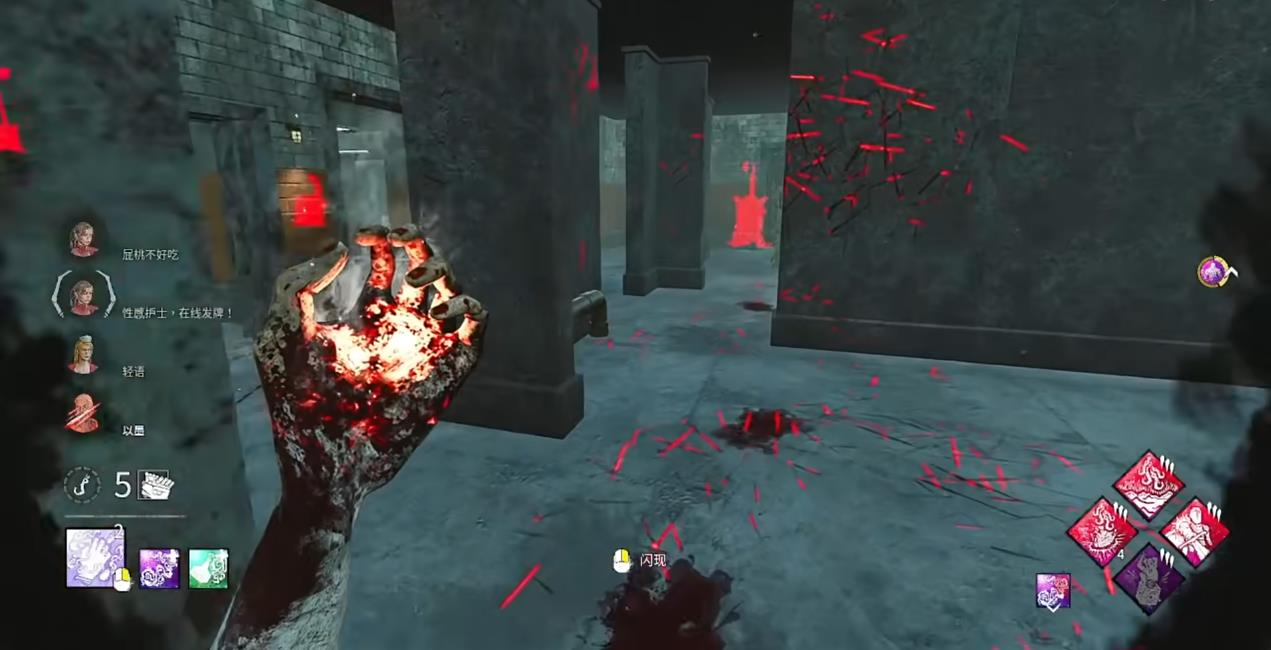Click the generator icon beside the 5
Image resolution: width=1271 pixels, height=650 pixels.
coord(155,485)
